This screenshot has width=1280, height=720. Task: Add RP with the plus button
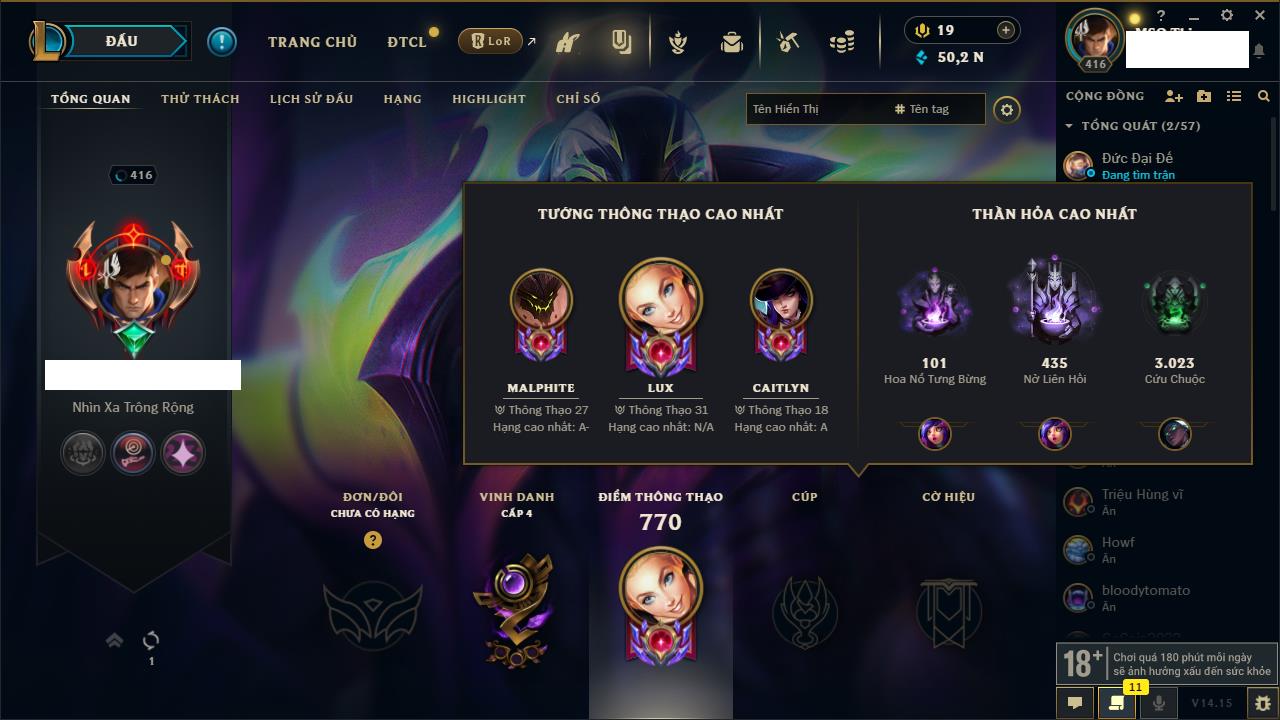pyautogui.click(x=1005, y=31)
